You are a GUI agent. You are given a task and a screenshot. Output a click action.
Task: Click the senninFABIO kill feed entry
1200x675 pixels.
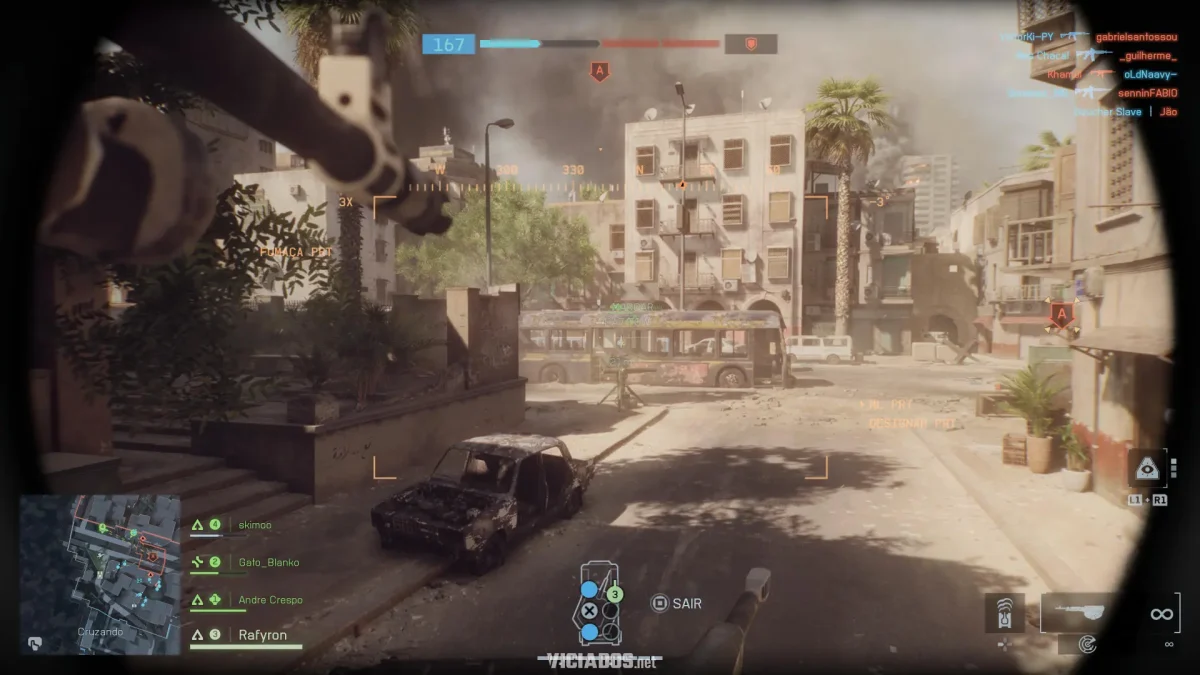1136,93
